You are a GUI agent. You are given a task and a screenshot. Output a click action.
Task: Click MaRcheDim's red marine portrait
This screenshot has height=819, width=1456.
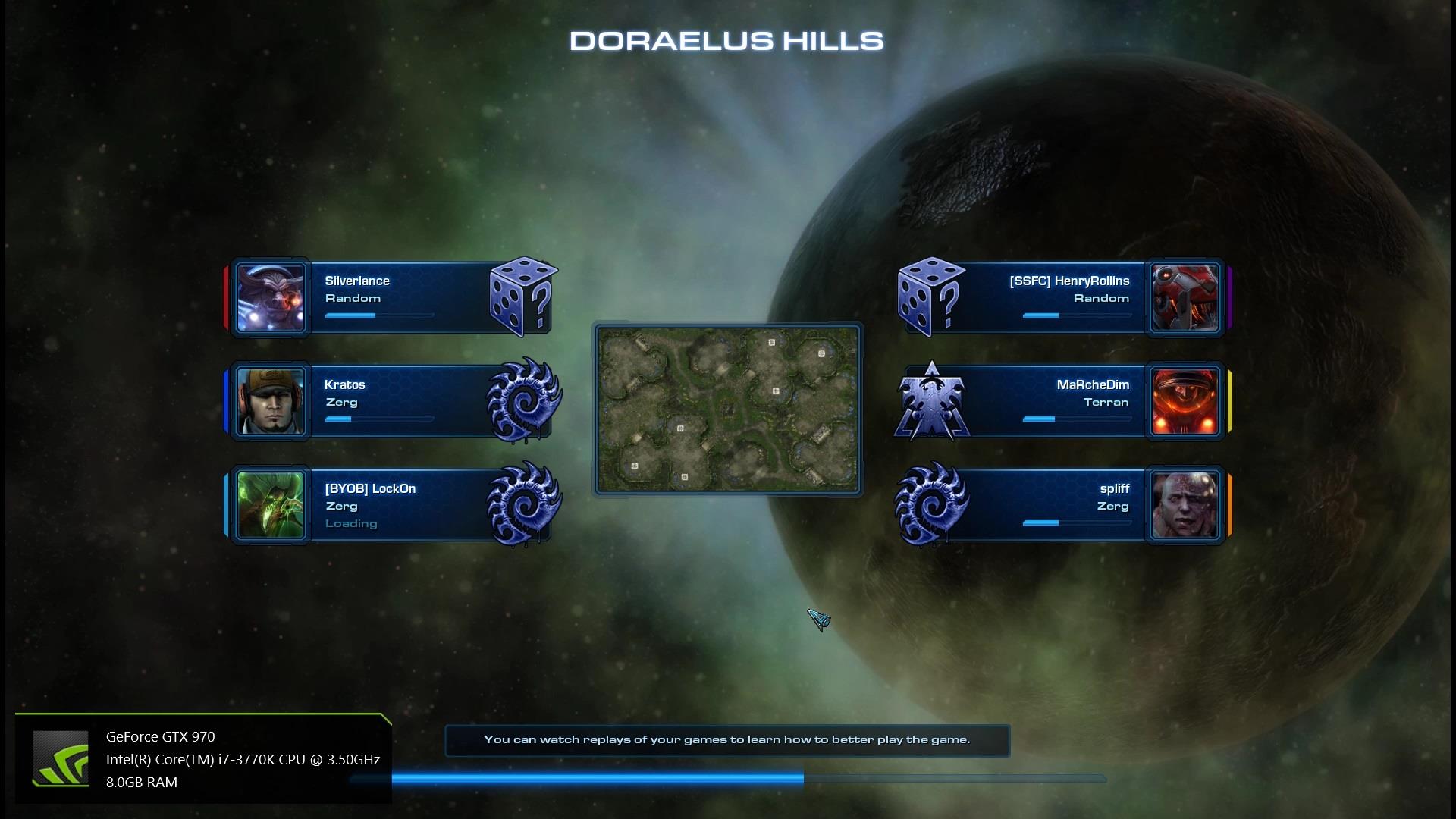(x=1185, y=401)
